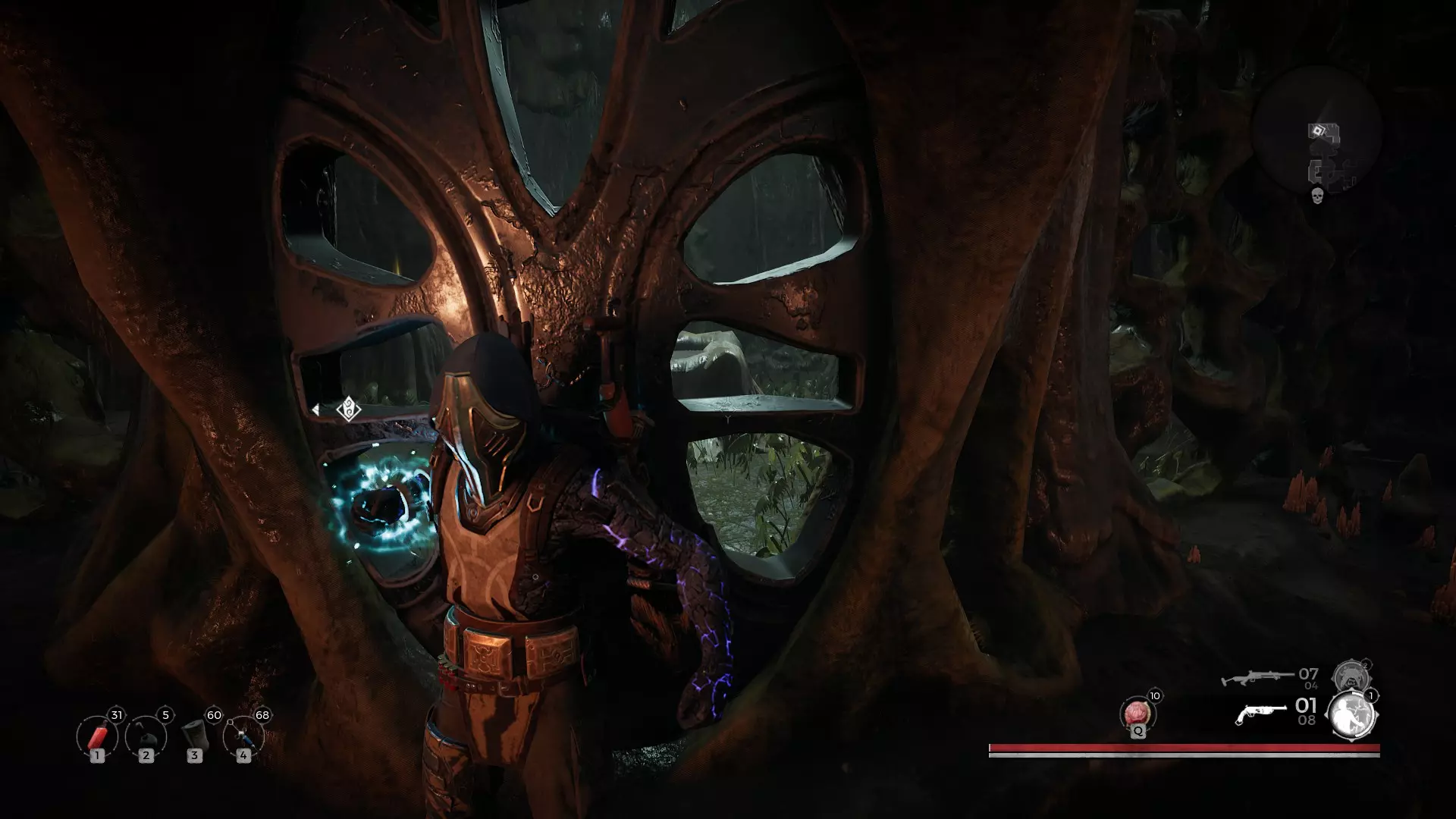The height and width of the screenshot is (819, 1456).
Task: Use the blue syringe item in slot 4
Action: 243,736
